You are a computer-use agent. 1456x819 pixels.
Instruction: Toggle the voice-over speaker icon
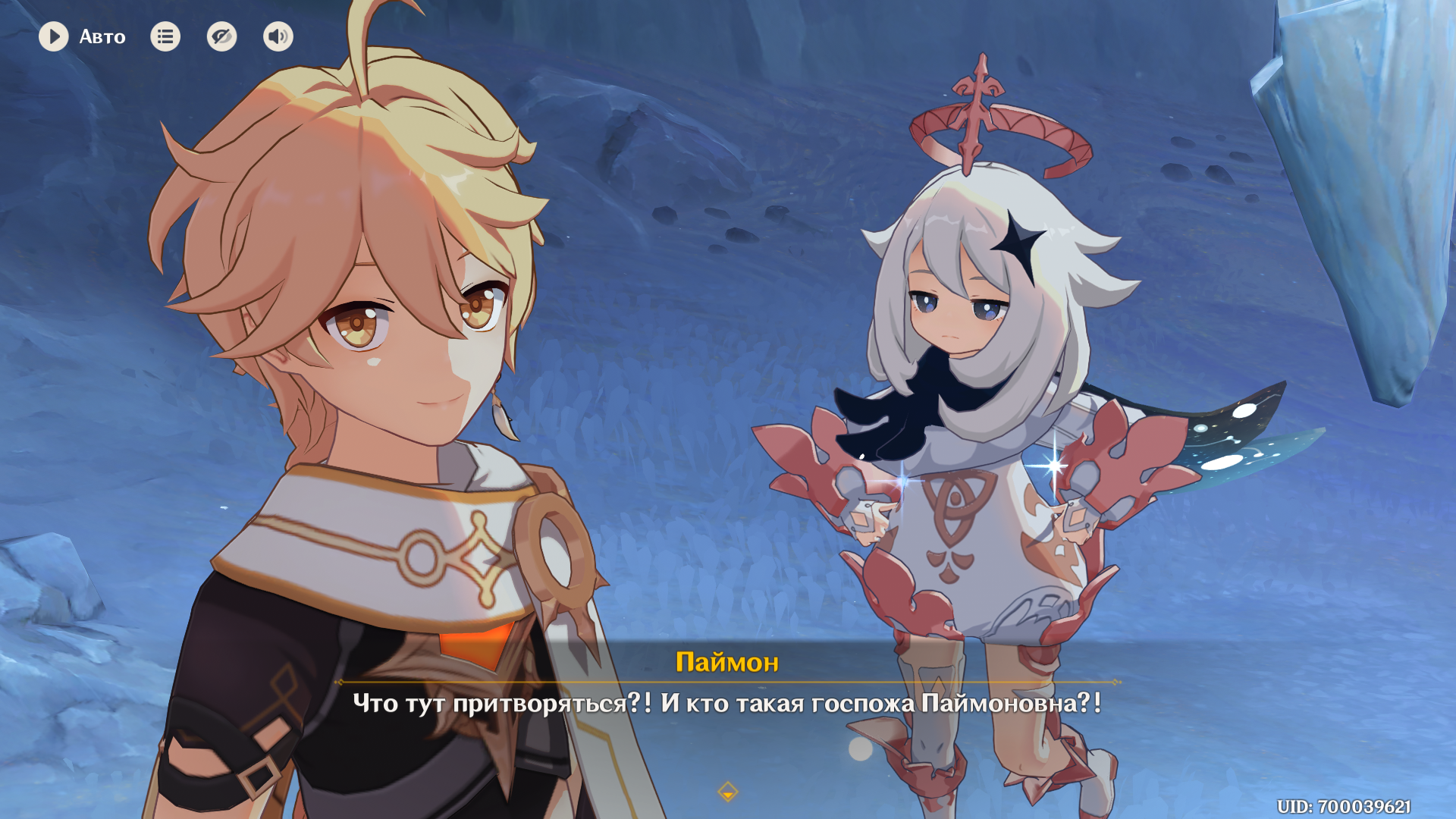click(x=278, y=36)
